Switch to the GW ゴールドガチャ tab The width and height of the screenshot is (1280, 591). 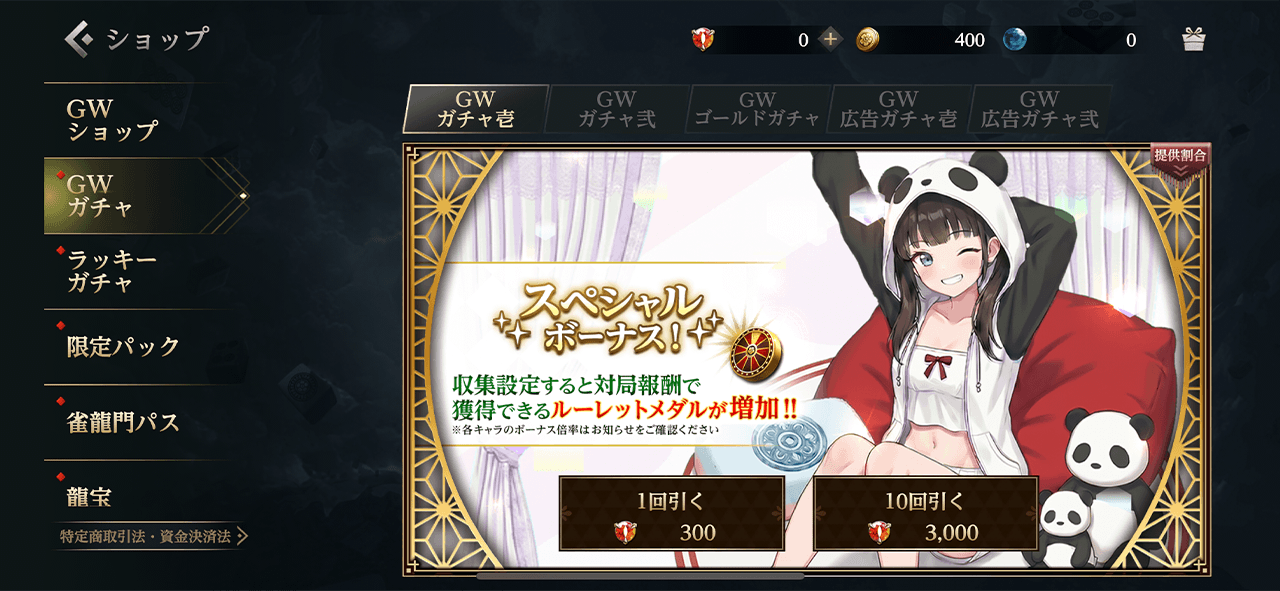(758, 109)
